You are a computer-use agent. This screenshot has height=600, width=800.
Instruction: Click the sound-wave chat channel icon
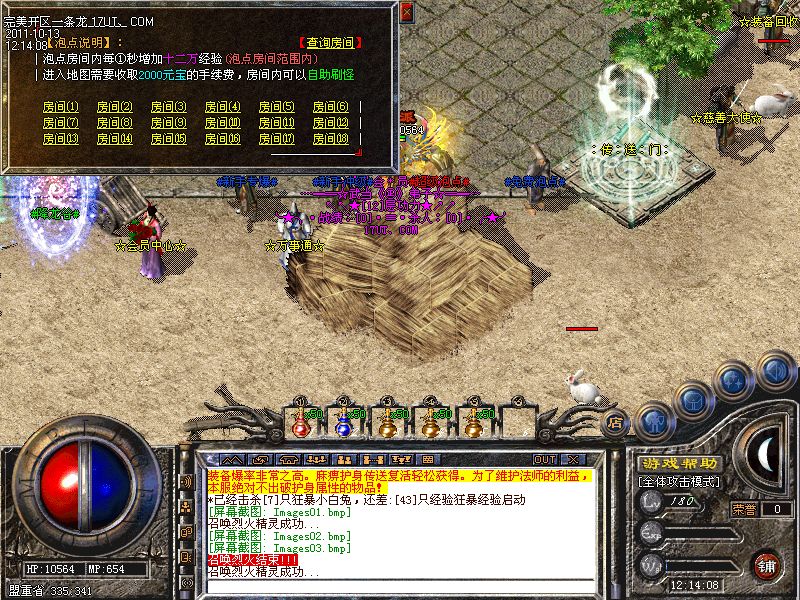click(x=186, y=481)
